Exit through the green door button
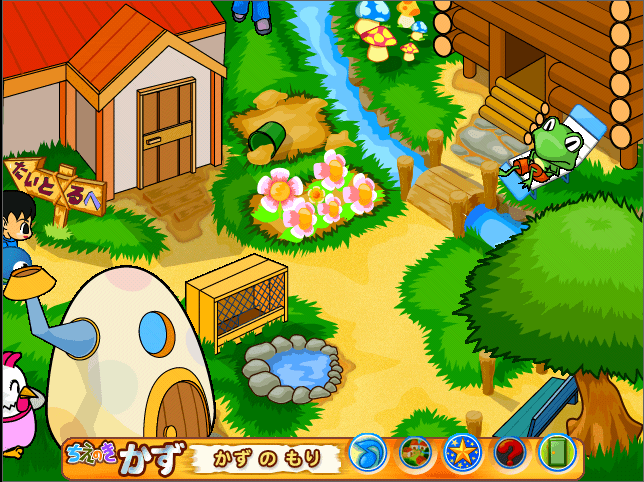The width and height of the screenshot is (644, 482). (x=557, y=455)
